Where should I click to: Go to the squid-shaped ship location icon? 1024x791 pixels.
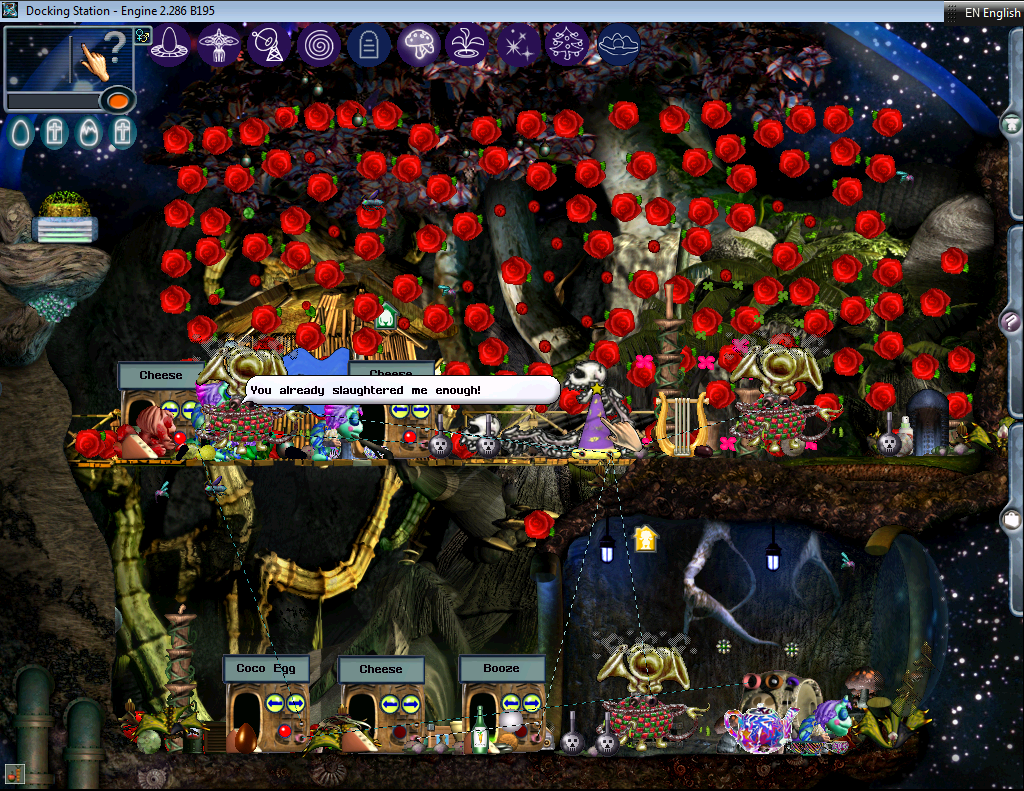pos(219,45)
